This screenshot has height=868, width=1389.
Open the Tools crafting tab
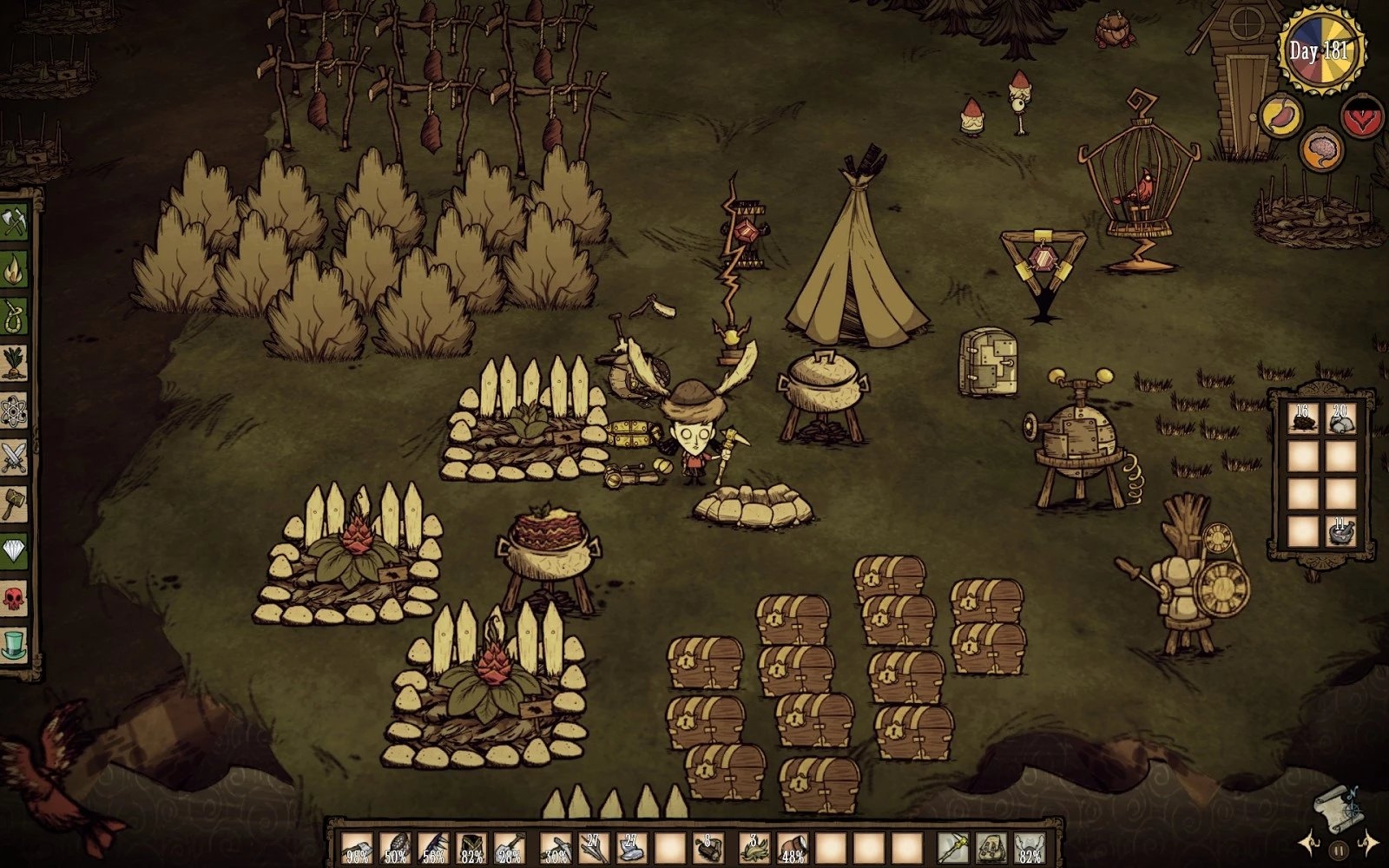pos(15,220)
